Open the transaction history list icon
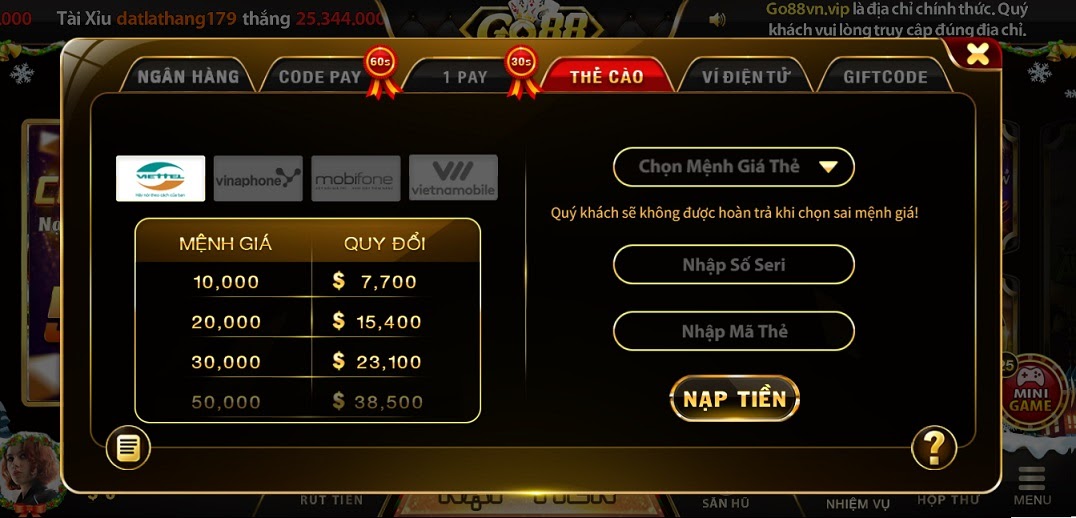 click(128, 448)
